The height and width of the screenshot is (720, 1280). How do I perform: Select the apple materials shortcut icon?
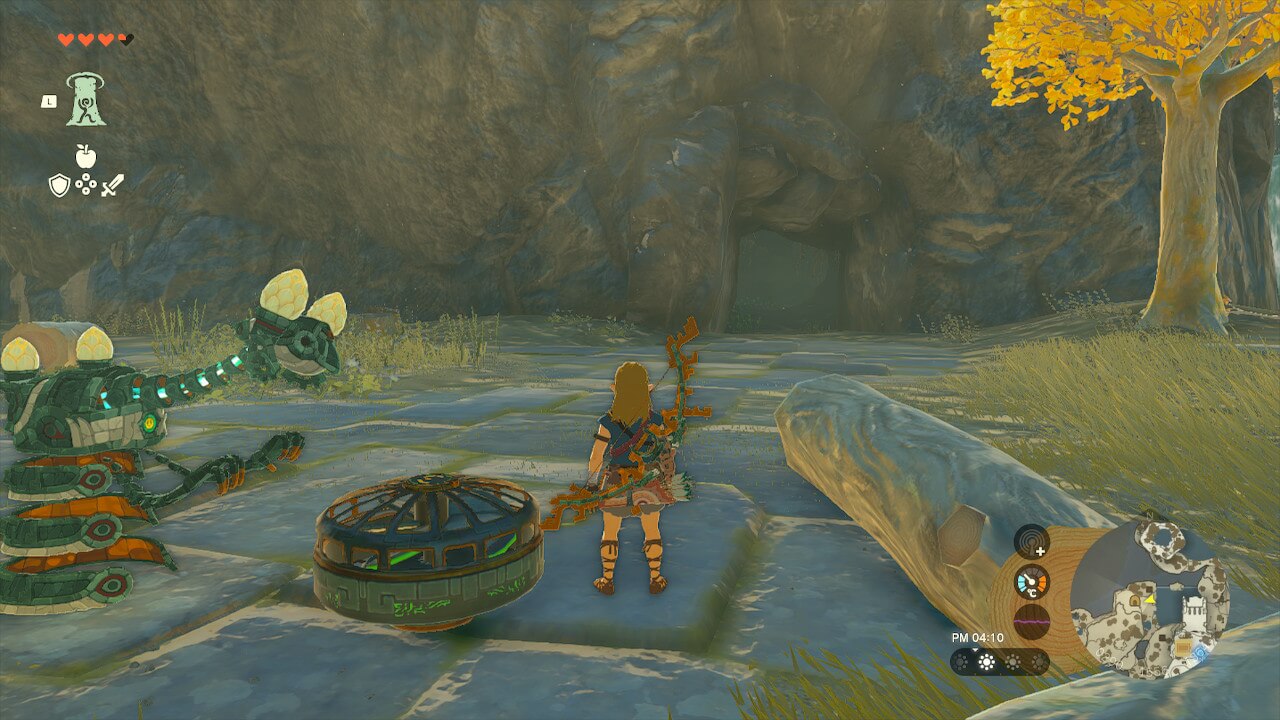click(85, 156)
